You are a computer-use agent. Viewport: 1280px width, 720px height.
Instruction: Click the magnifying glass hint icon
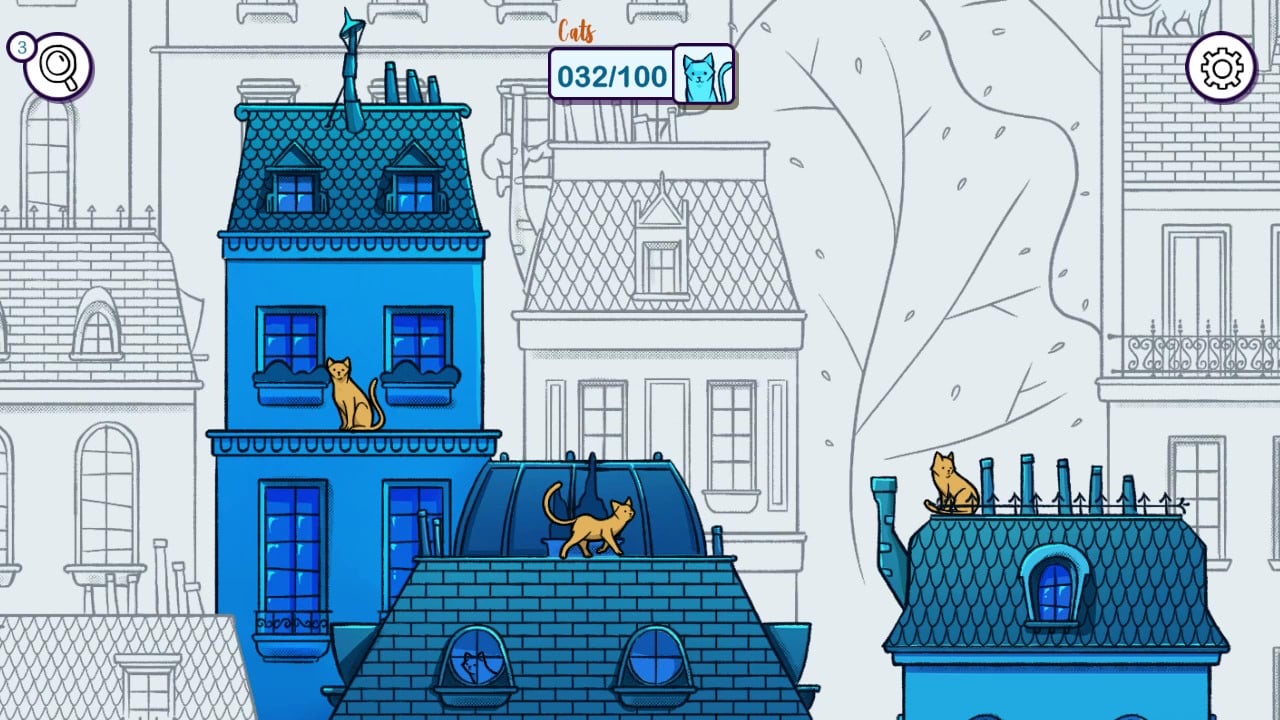(57, 66)
